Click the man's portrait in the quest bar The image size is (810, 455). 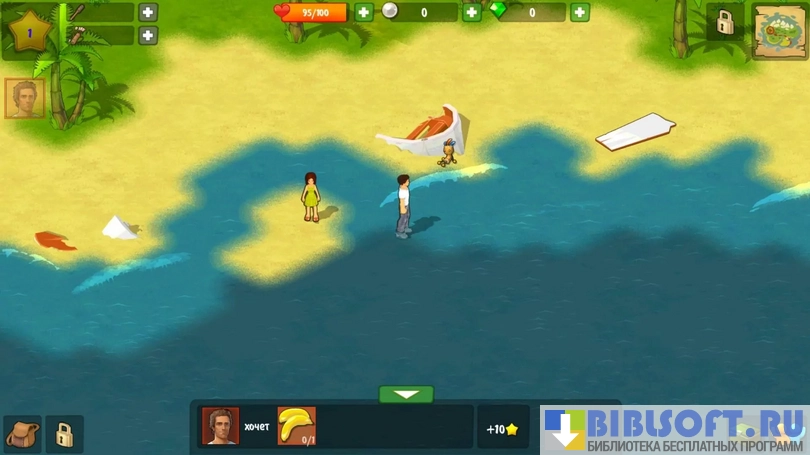220,426
